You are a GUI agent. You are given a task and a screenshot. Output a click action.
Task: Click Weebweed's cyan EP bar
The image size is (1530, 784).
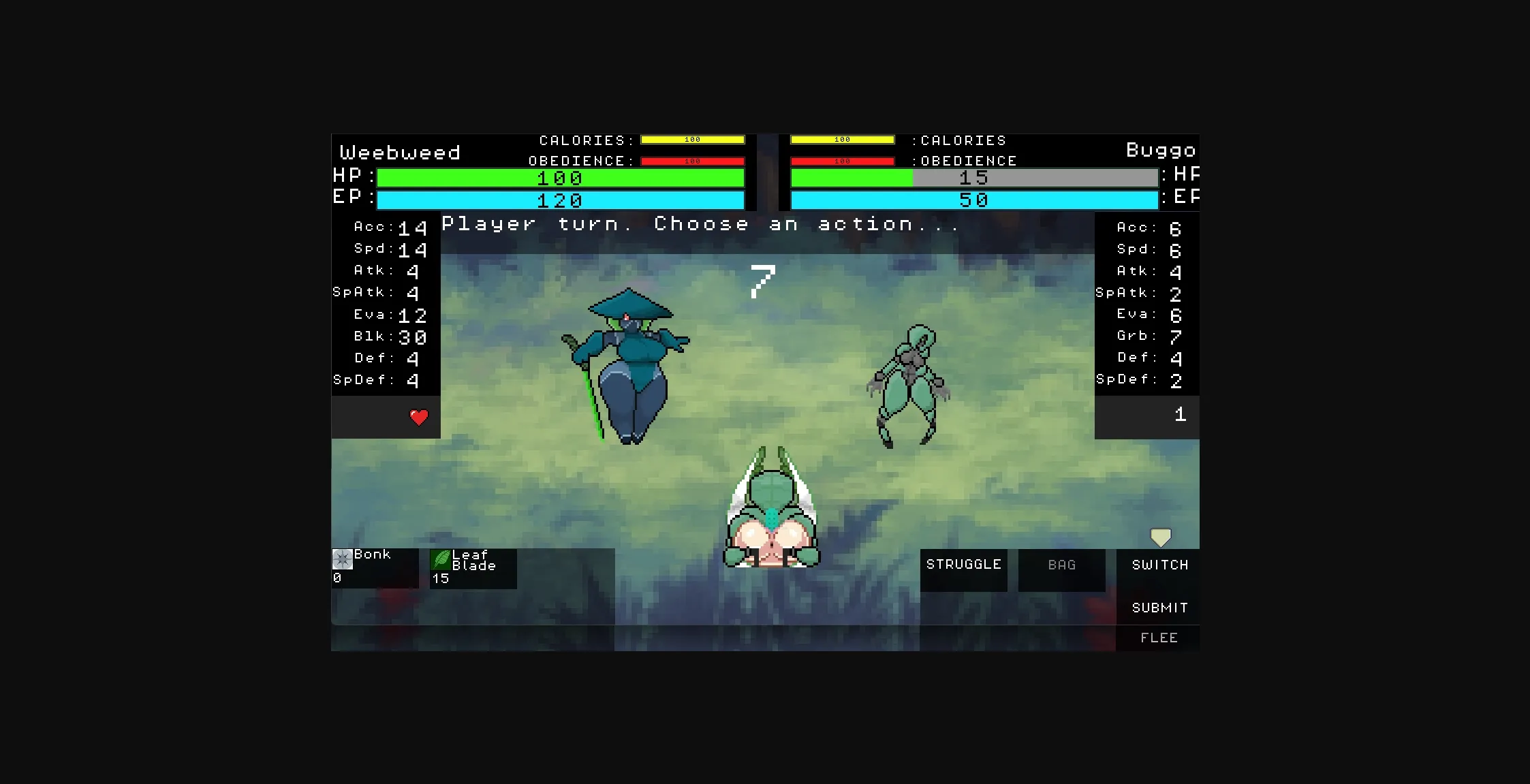pos(559,201)
